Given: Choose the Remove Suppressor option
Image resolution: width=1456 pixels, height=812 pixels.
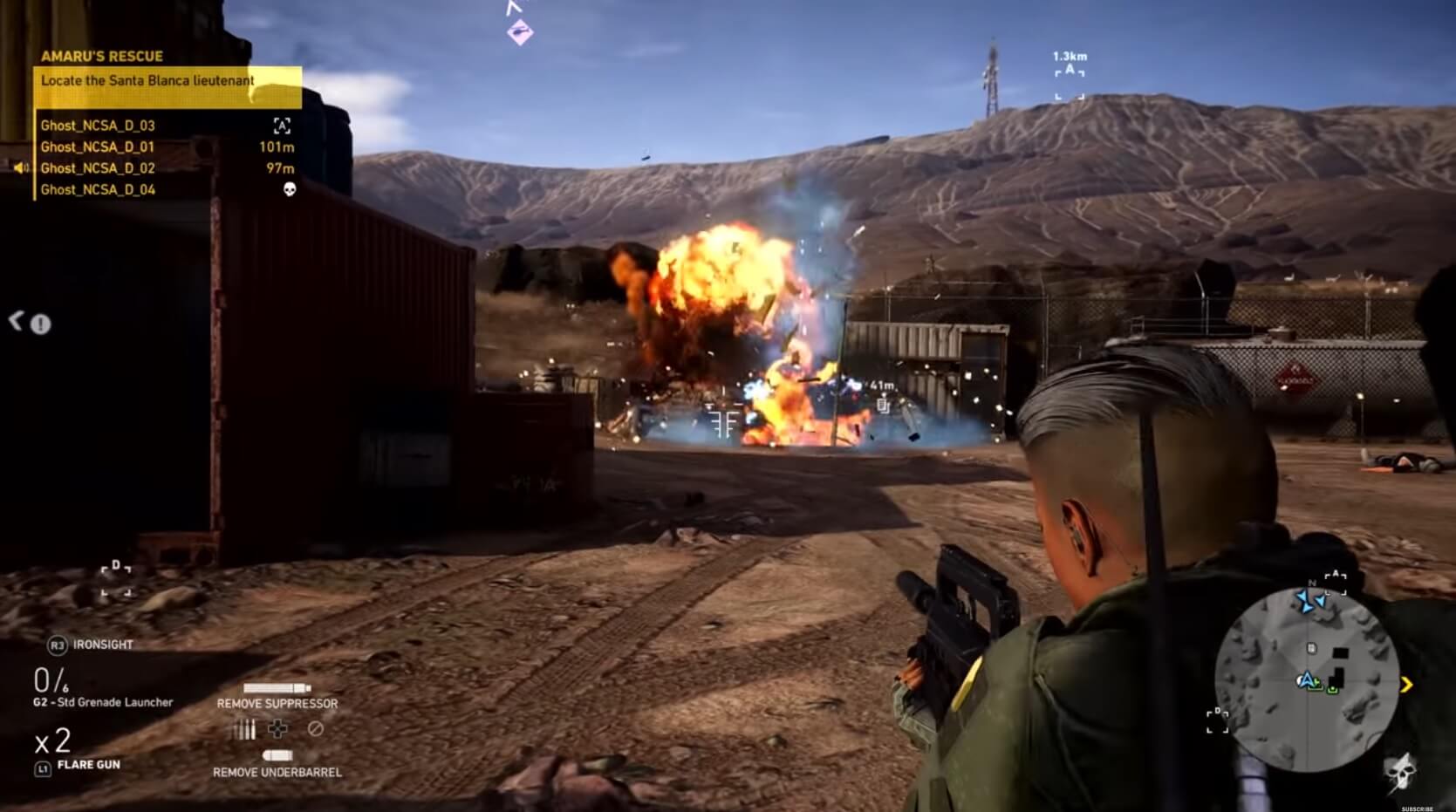Looking at the screenshot, I should click(x=277, y=703).
